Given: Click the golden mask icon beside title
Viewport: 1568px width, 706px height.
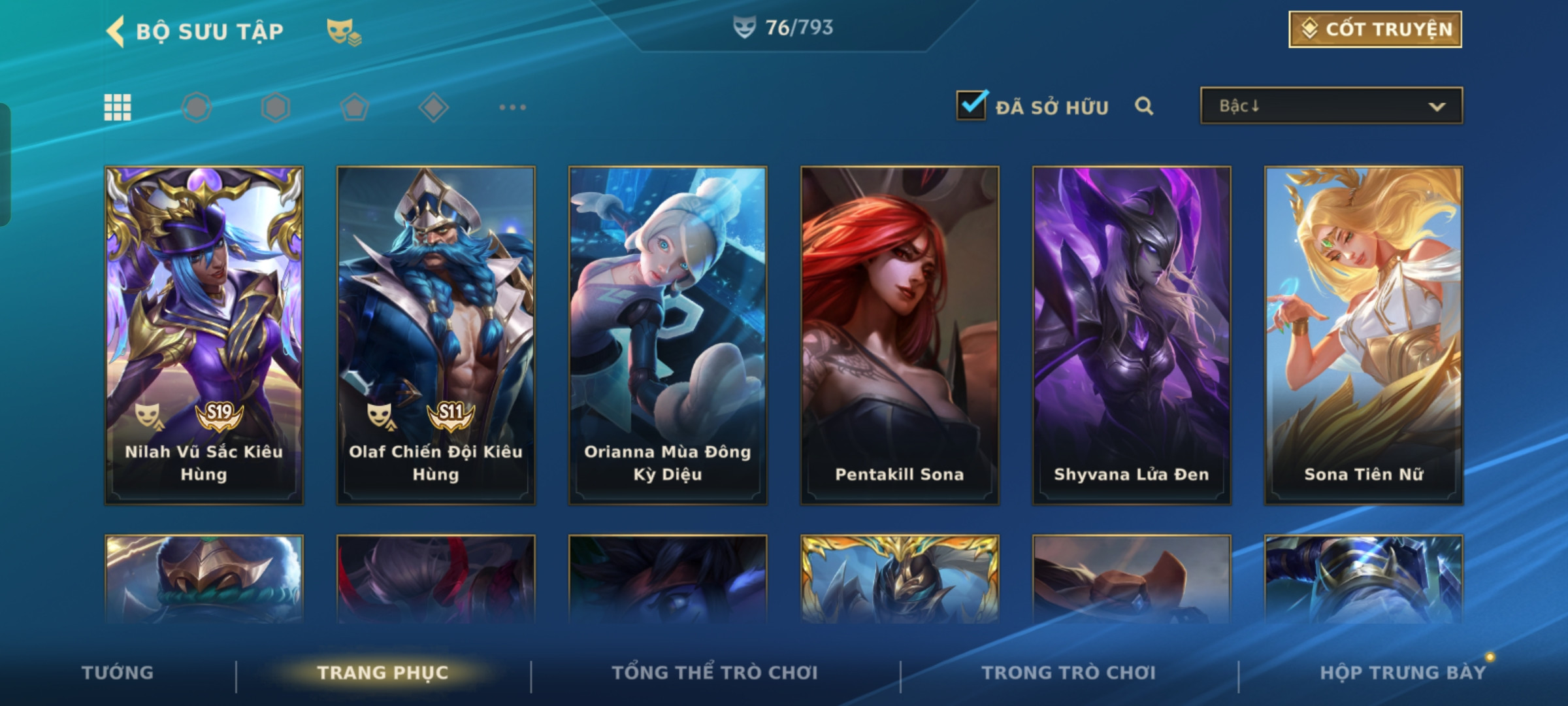Looking at the screenshot, I should pyautogui.click(x=344, y=31).
